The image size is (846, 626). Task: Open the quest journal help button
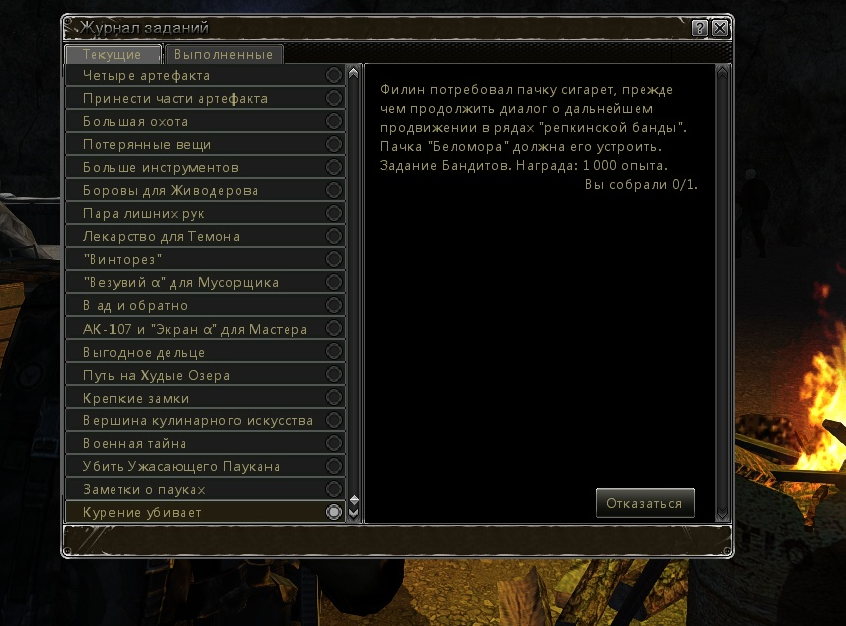(x=700, y=28)
